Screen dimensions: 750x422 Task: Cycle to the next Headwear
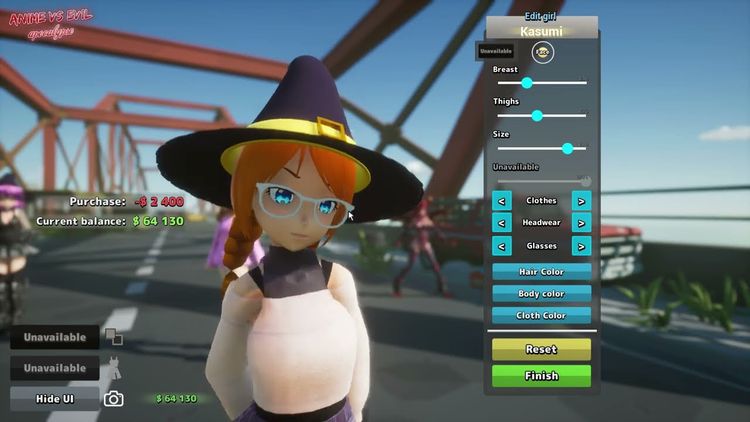(x=581, y=223)
